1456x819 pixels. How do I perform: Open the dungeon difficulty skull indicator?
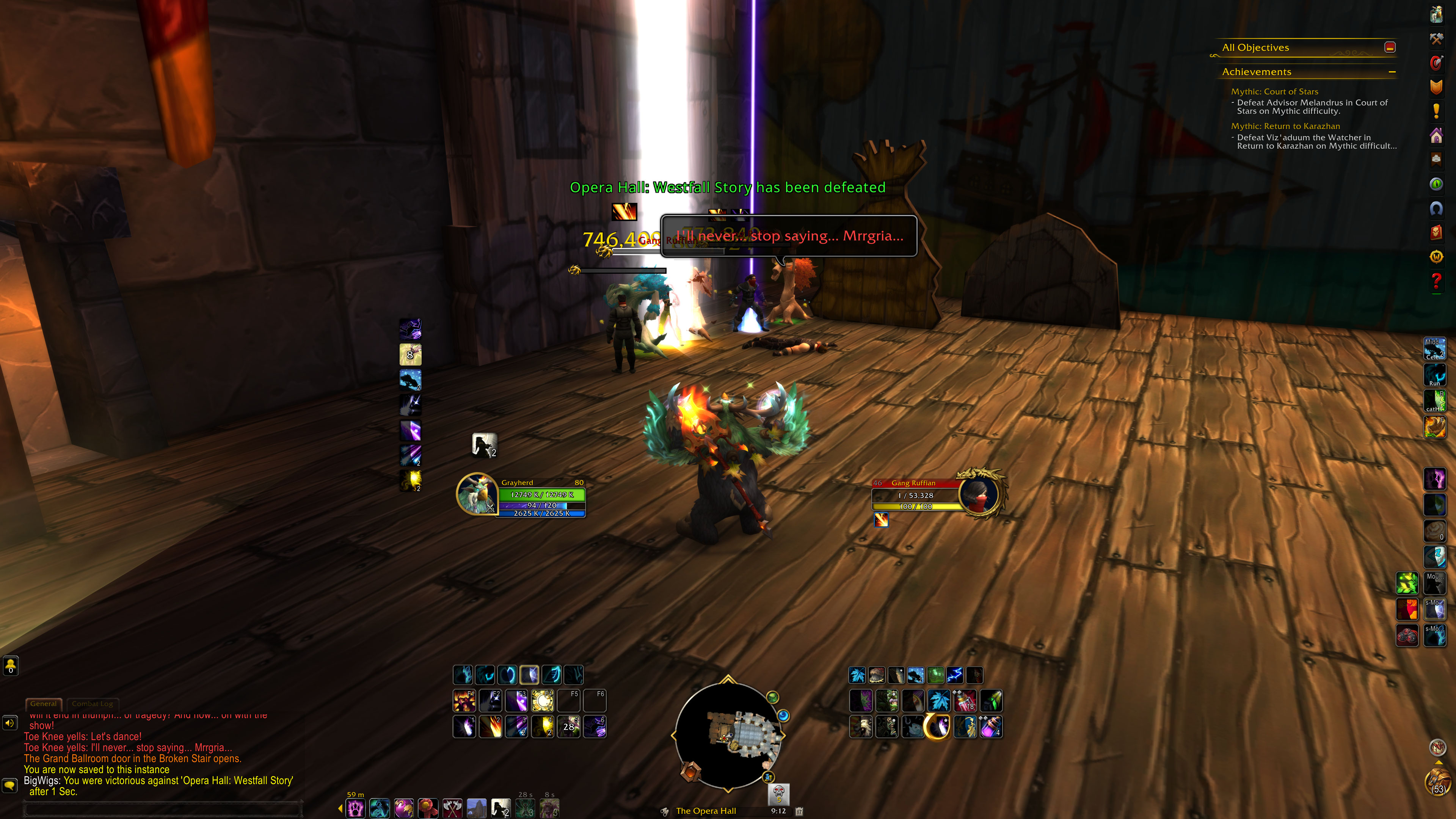(779, 793)
